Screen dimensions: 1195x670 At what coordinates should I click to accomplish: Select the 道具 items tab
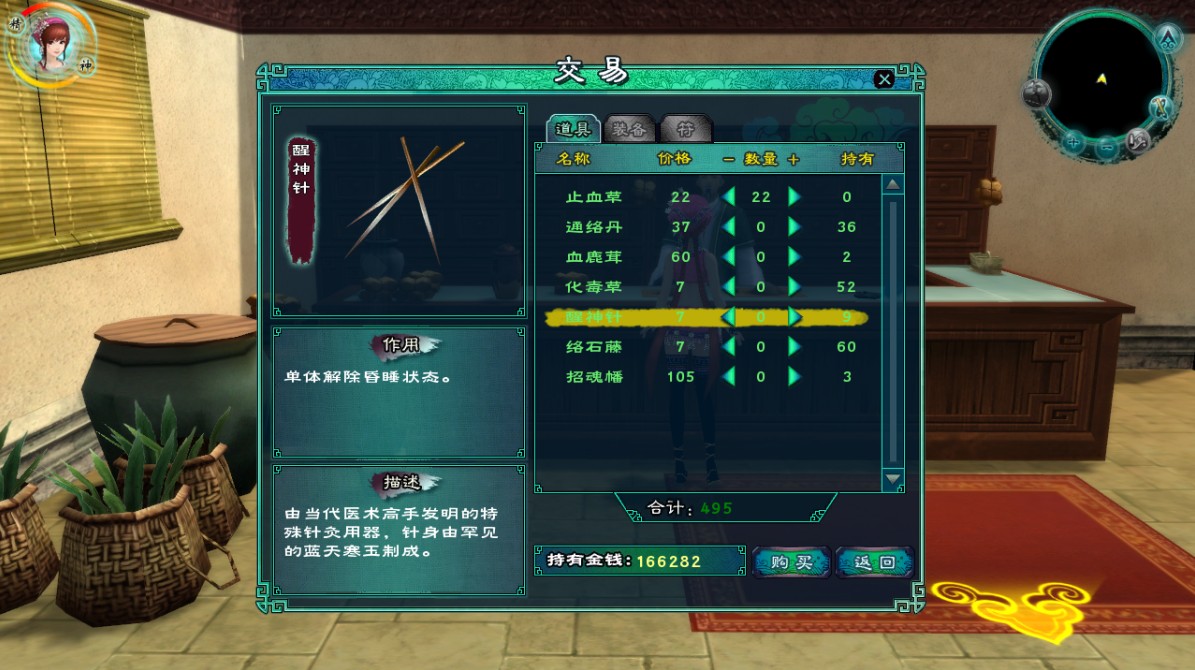pos(574,129)
